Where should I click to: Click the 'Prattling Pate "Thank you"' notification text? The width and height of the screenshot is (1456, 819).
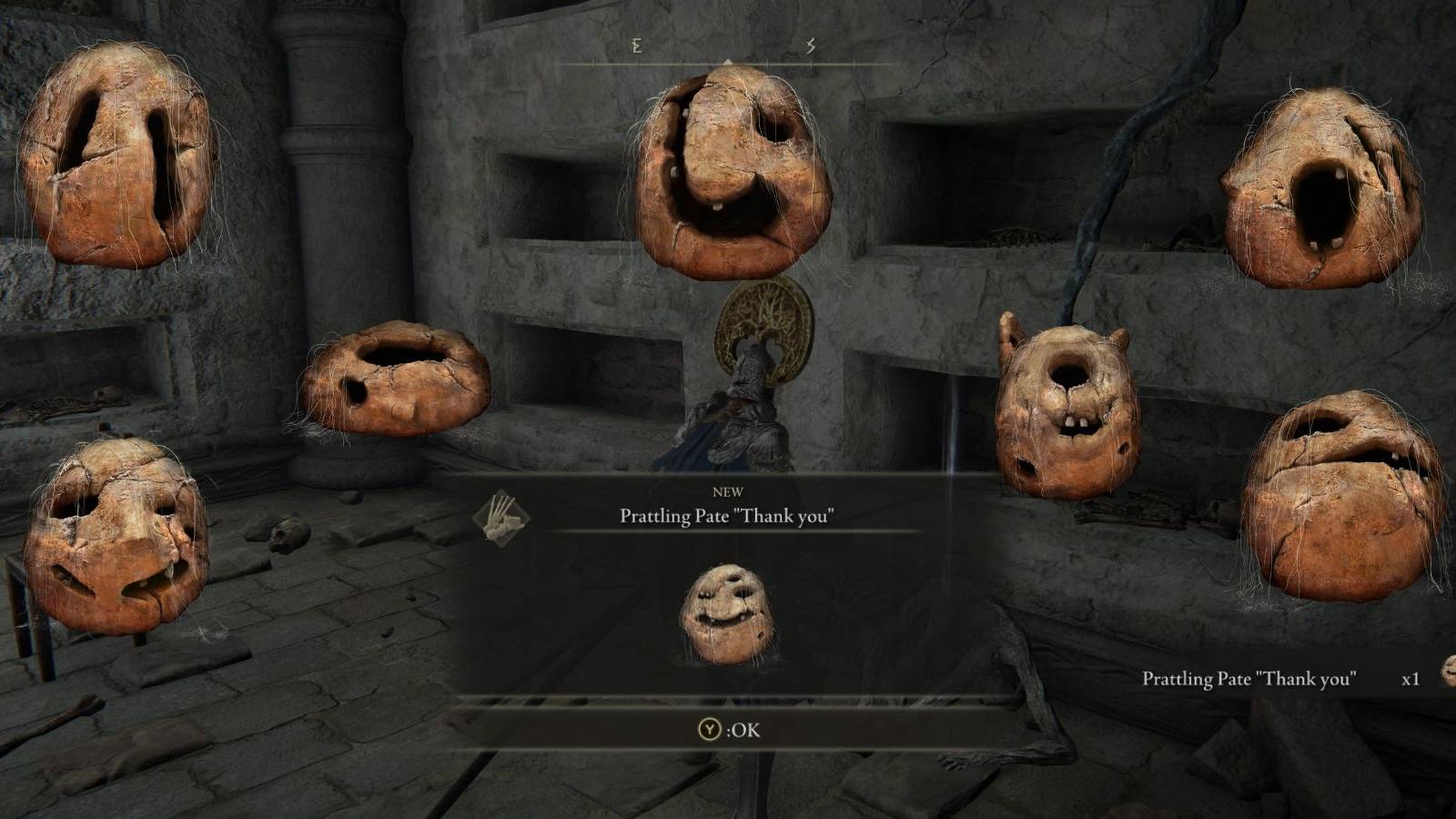click(x=1249, y=678)
